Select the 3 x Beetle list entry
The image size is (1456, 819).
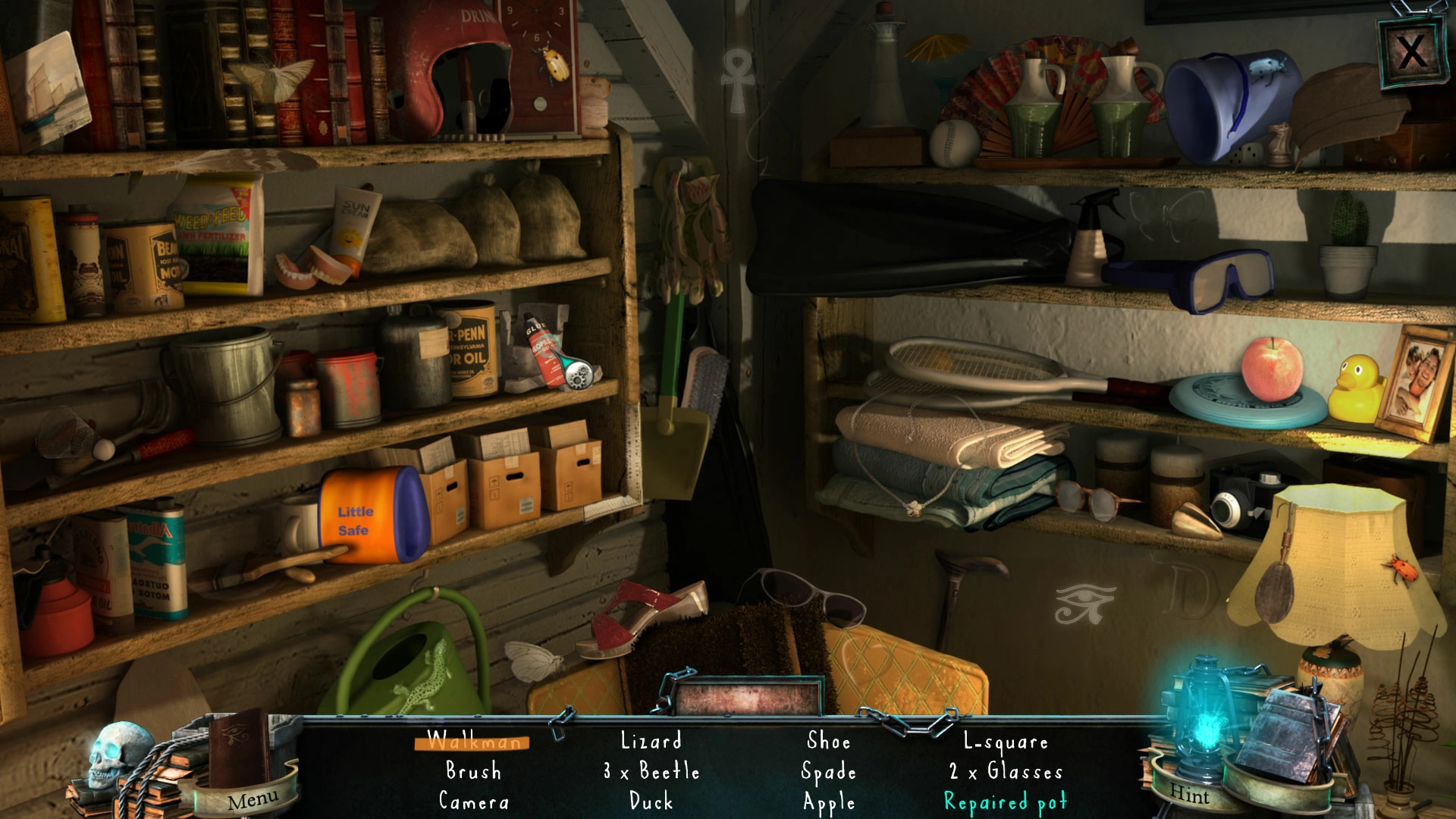click(651, 771)
